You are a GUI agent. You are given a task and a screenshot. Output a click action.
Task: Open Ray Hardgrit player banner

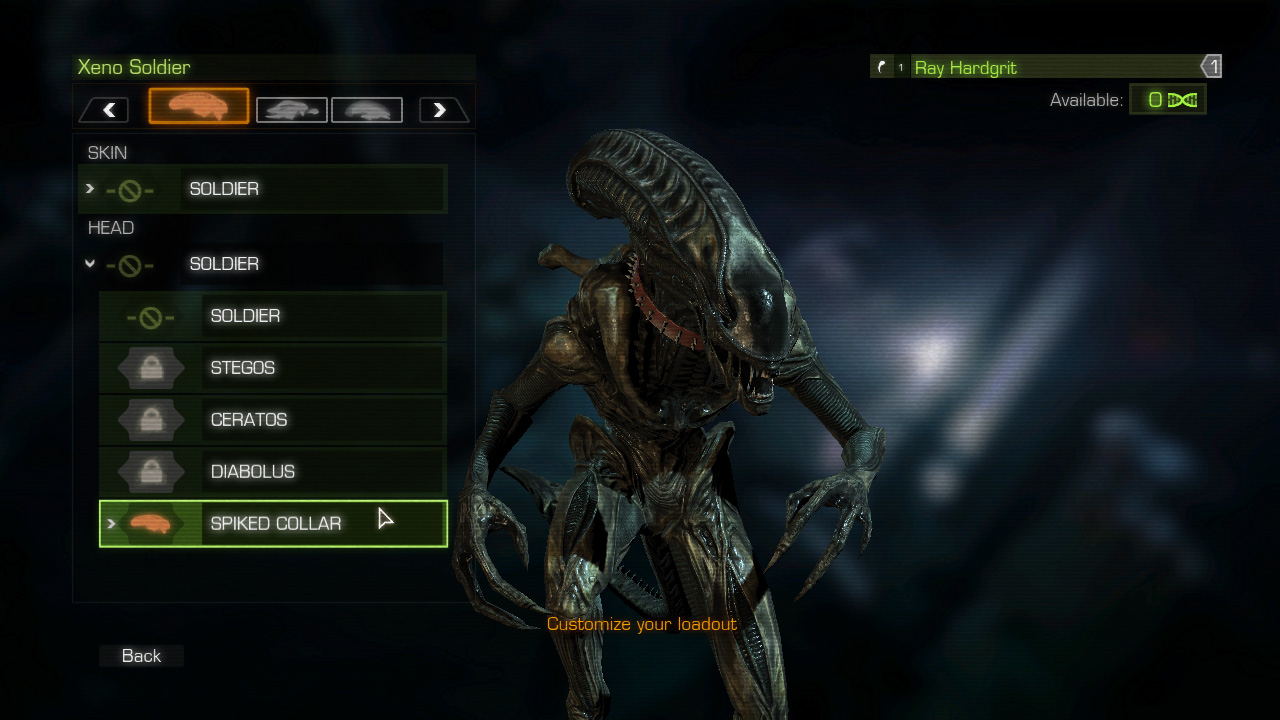click(1045, 67)
